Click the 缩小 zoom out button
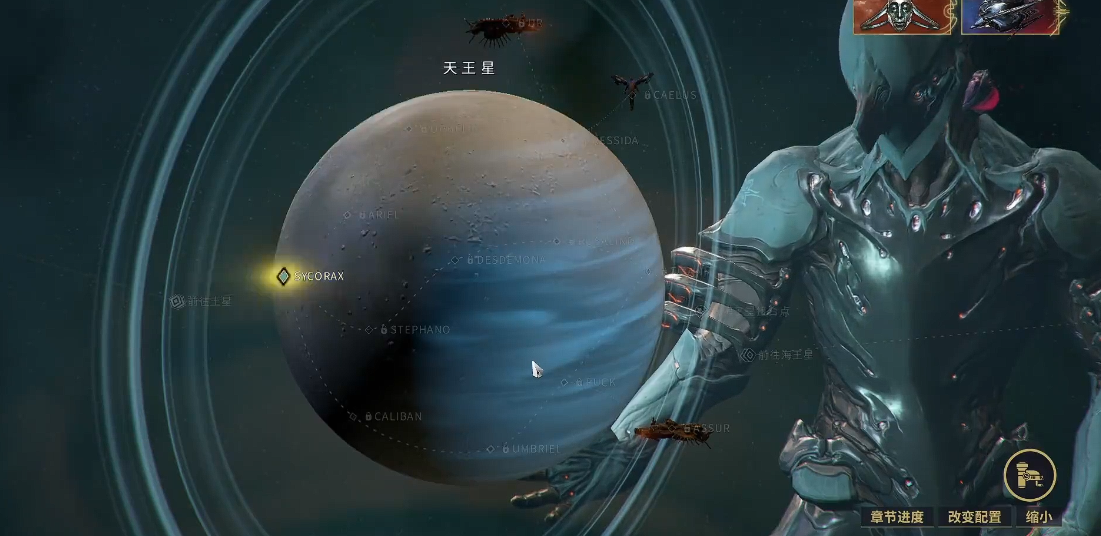 click(1039, 517)
